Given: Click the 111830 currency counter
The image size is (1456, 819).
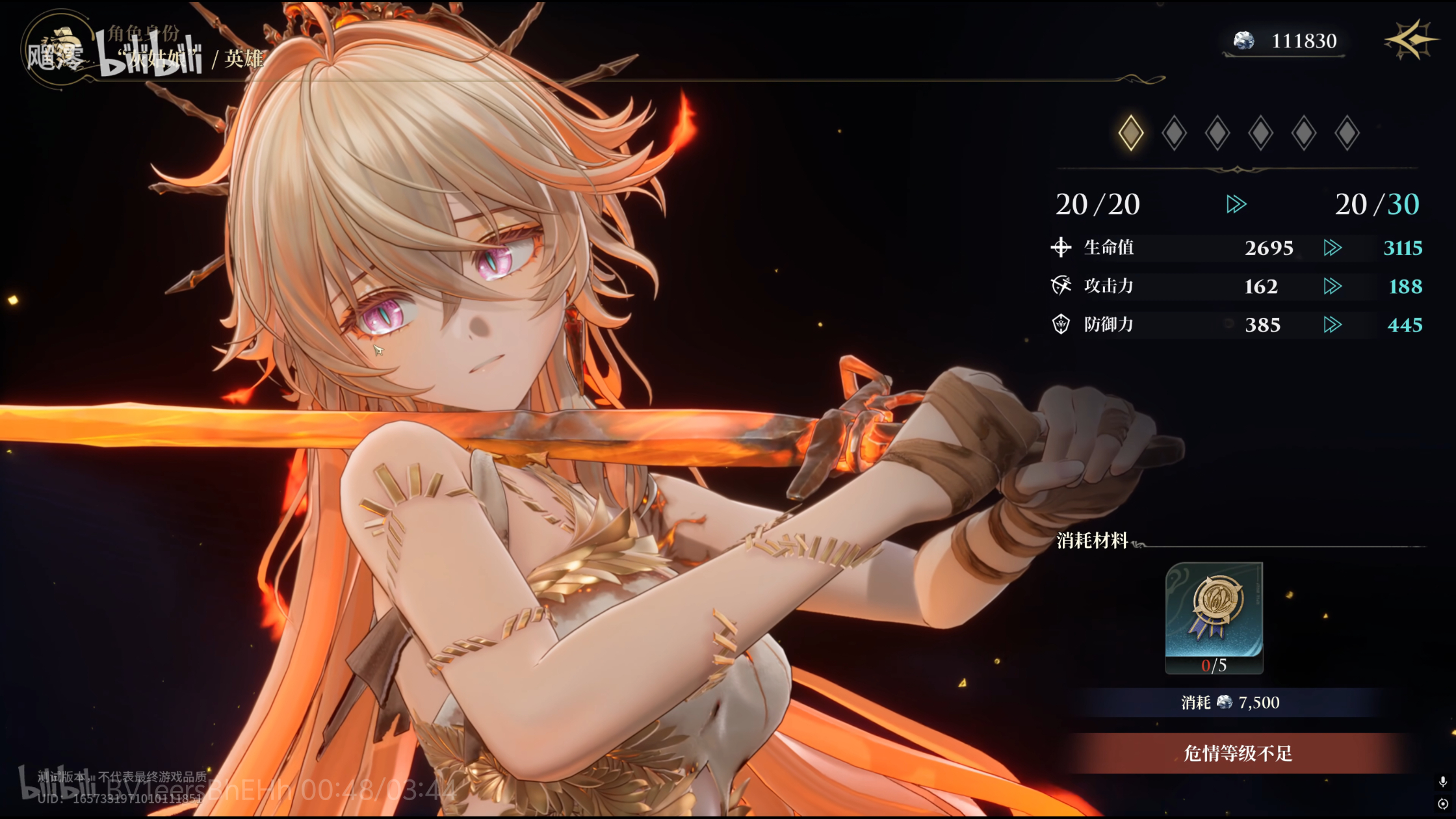Looking at the screenshot, I should click(1286, 41).
